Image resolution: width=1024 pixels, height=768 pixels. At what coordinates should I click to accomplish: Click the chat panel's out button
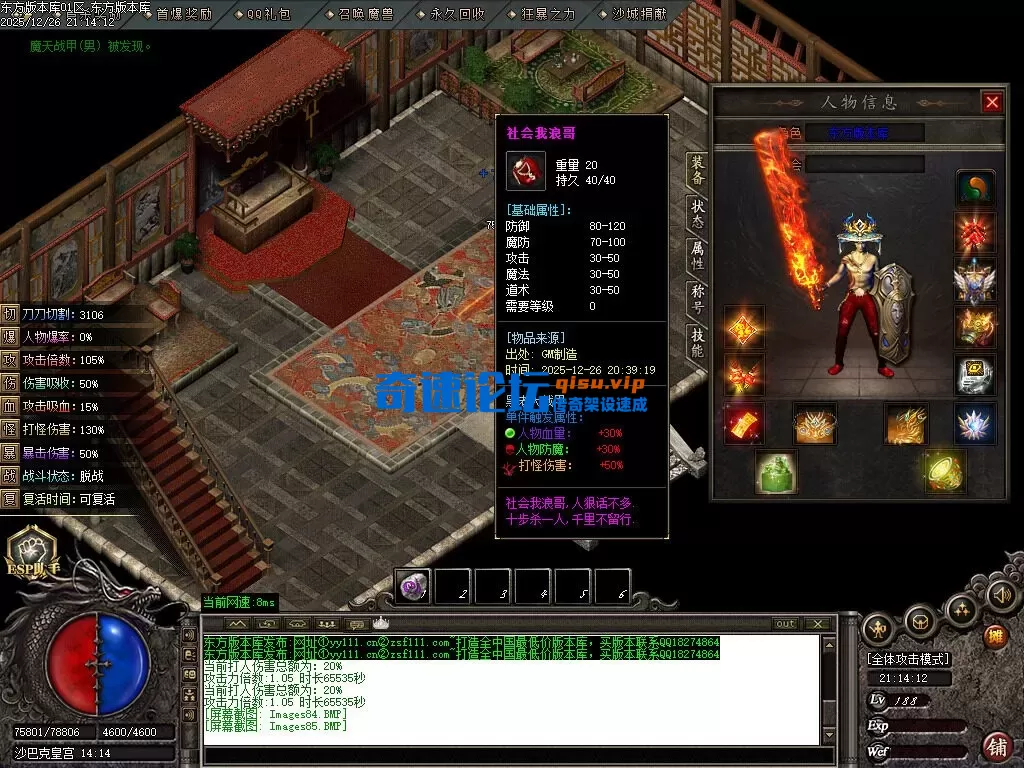tap(786, 624)
